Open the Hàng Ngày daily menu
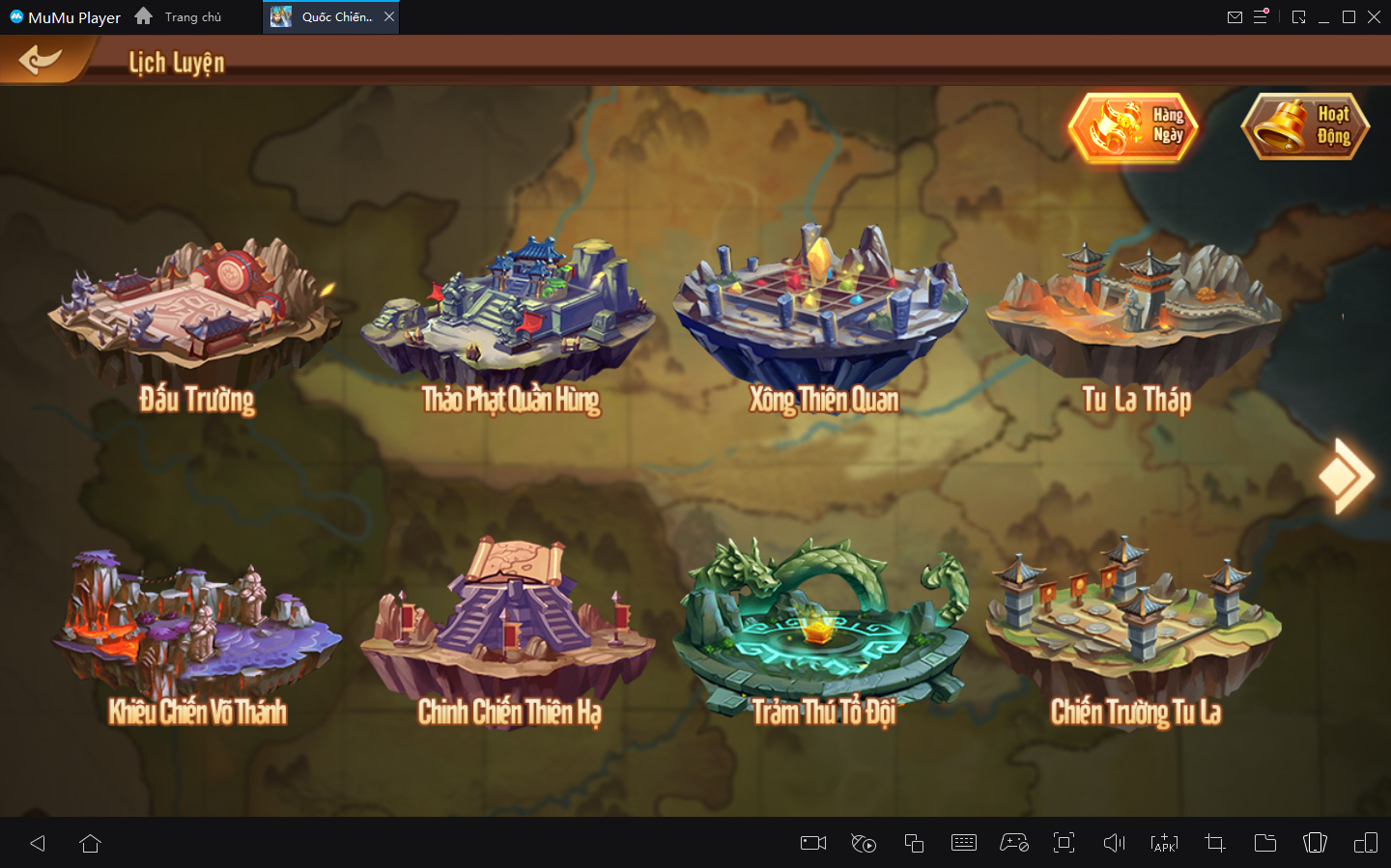This screenshot has height=868, width=1391. click(x=1133, y=126)
